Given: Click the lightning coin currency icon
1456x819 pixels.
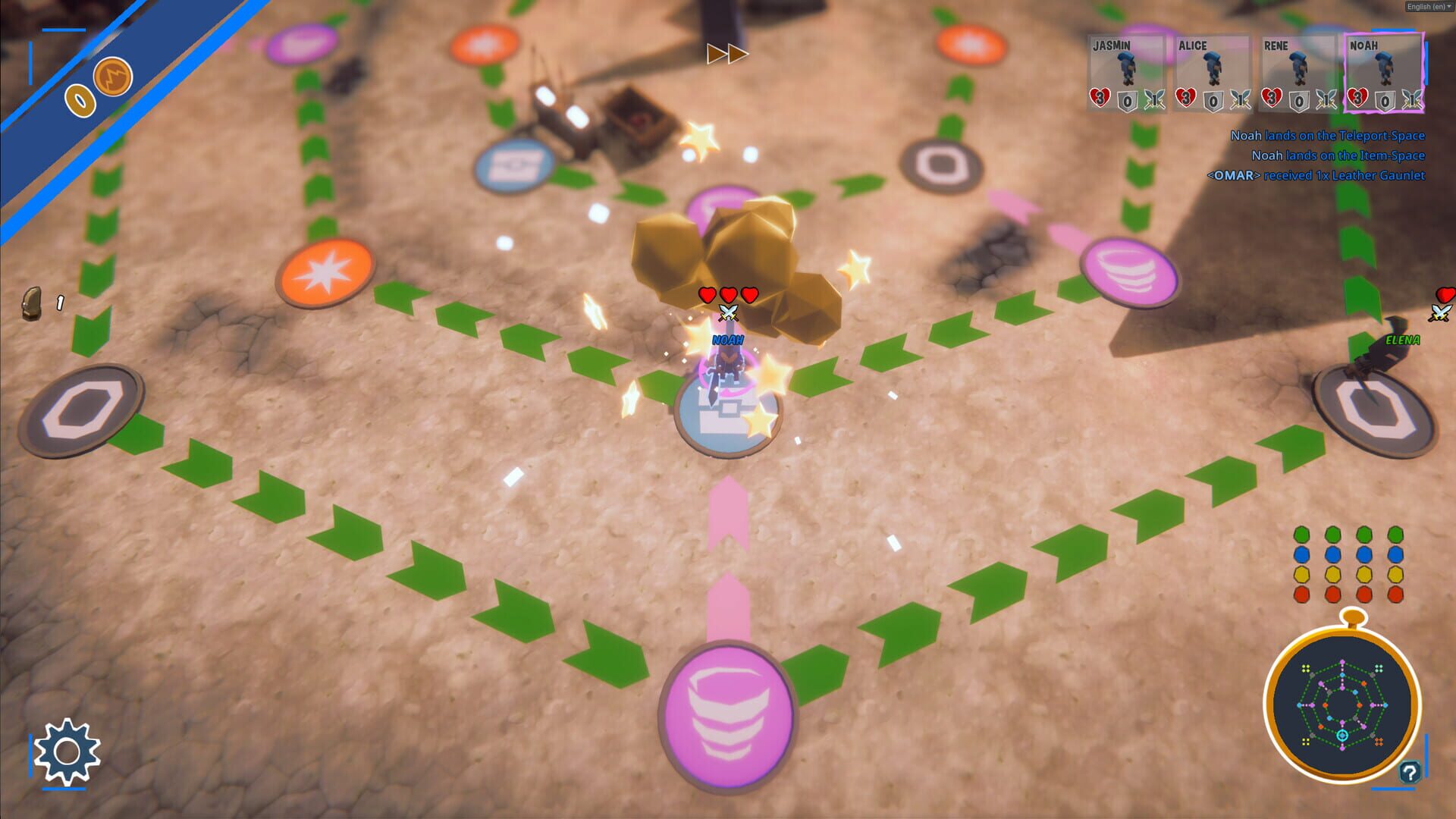Looking at the screenshot, I should [111, 77].
